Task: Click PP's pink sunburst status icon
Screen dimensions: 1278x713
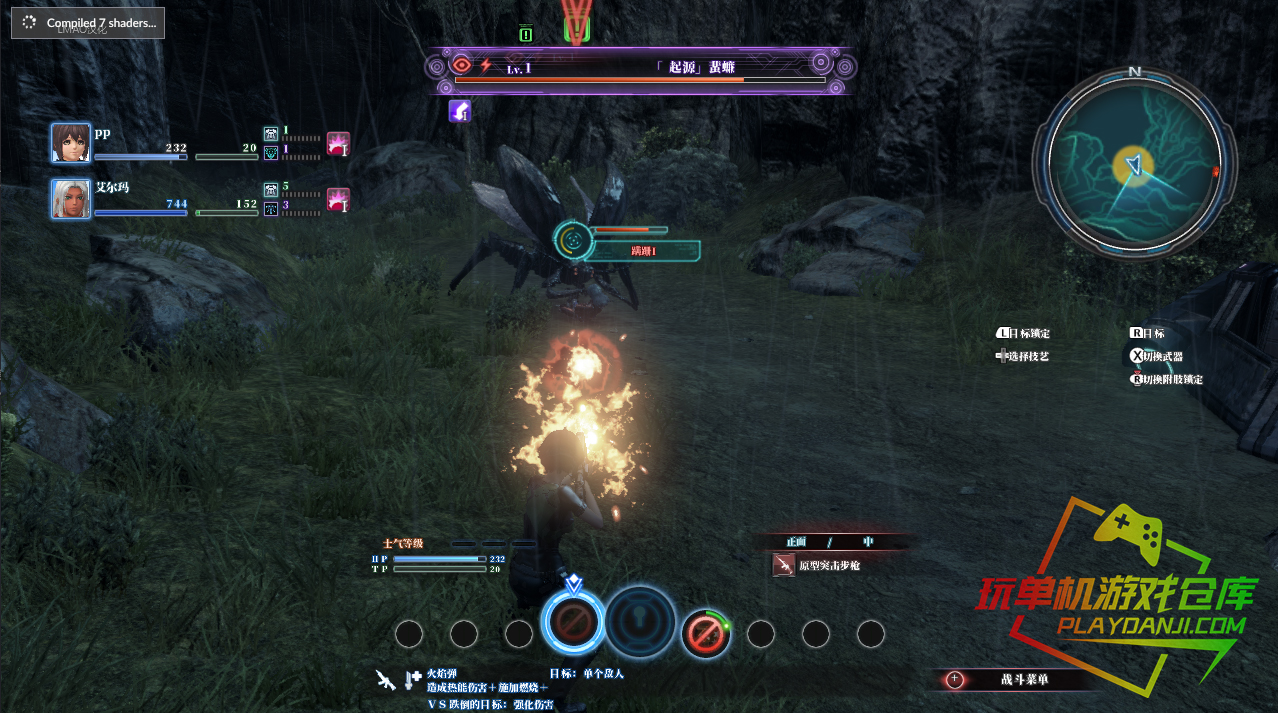Action: point(338,144)
